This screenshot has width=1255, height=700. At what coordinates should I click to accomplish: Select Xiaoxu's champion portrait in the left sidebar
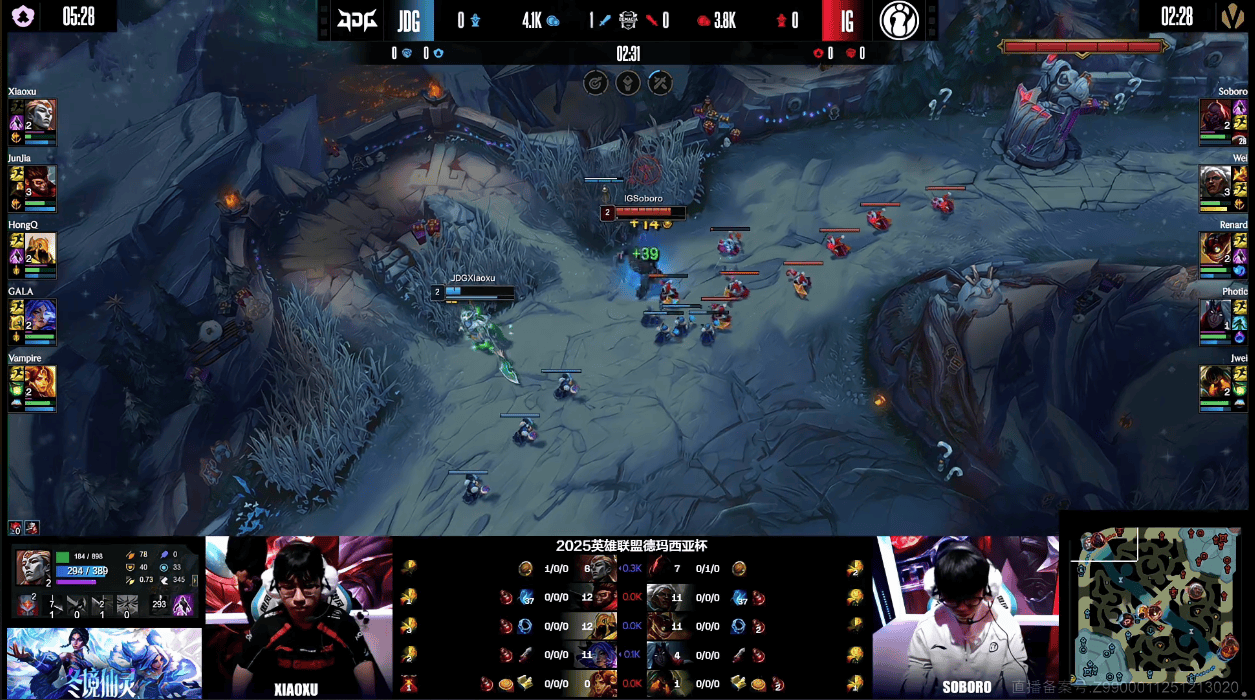click(40, 115)
